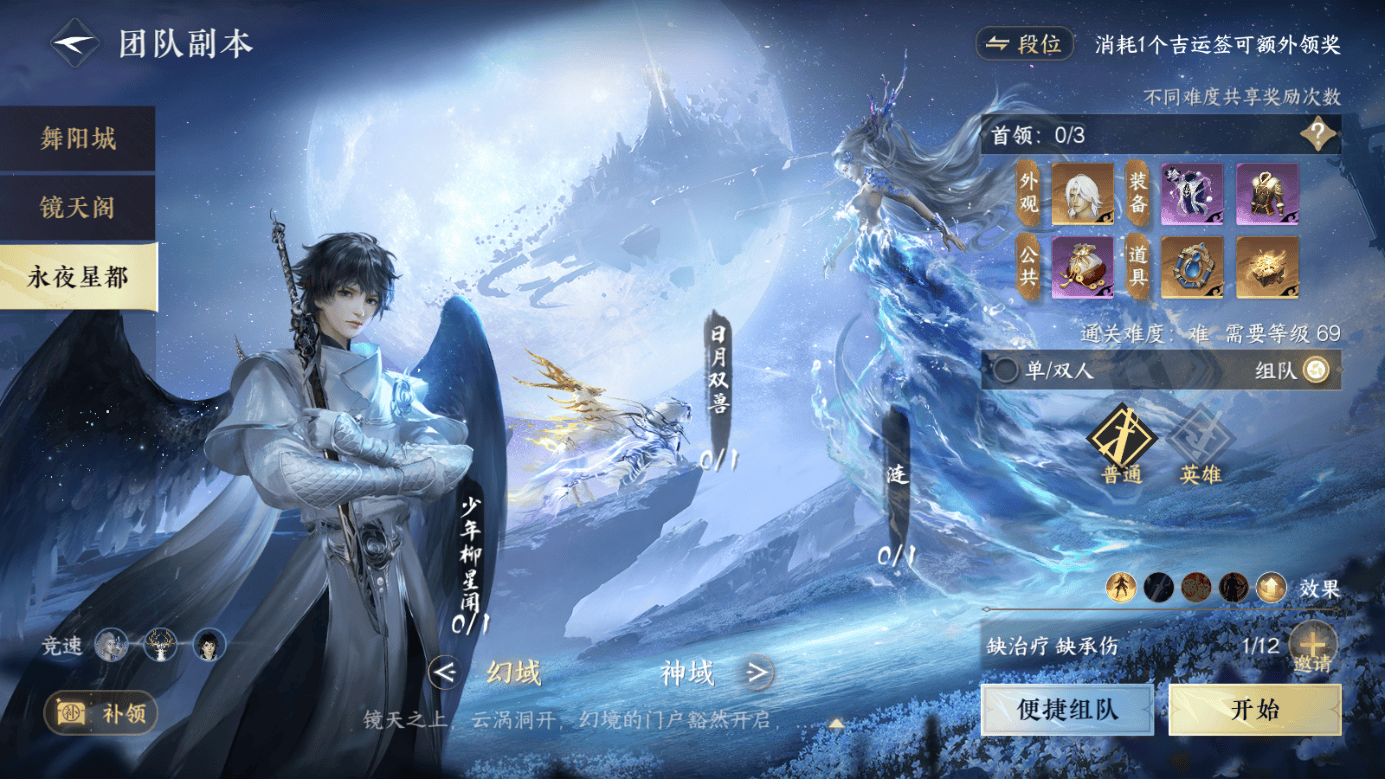Open the 段位 rank switcher
The width and height of the screenshot is (1385, 779).
1024,45
